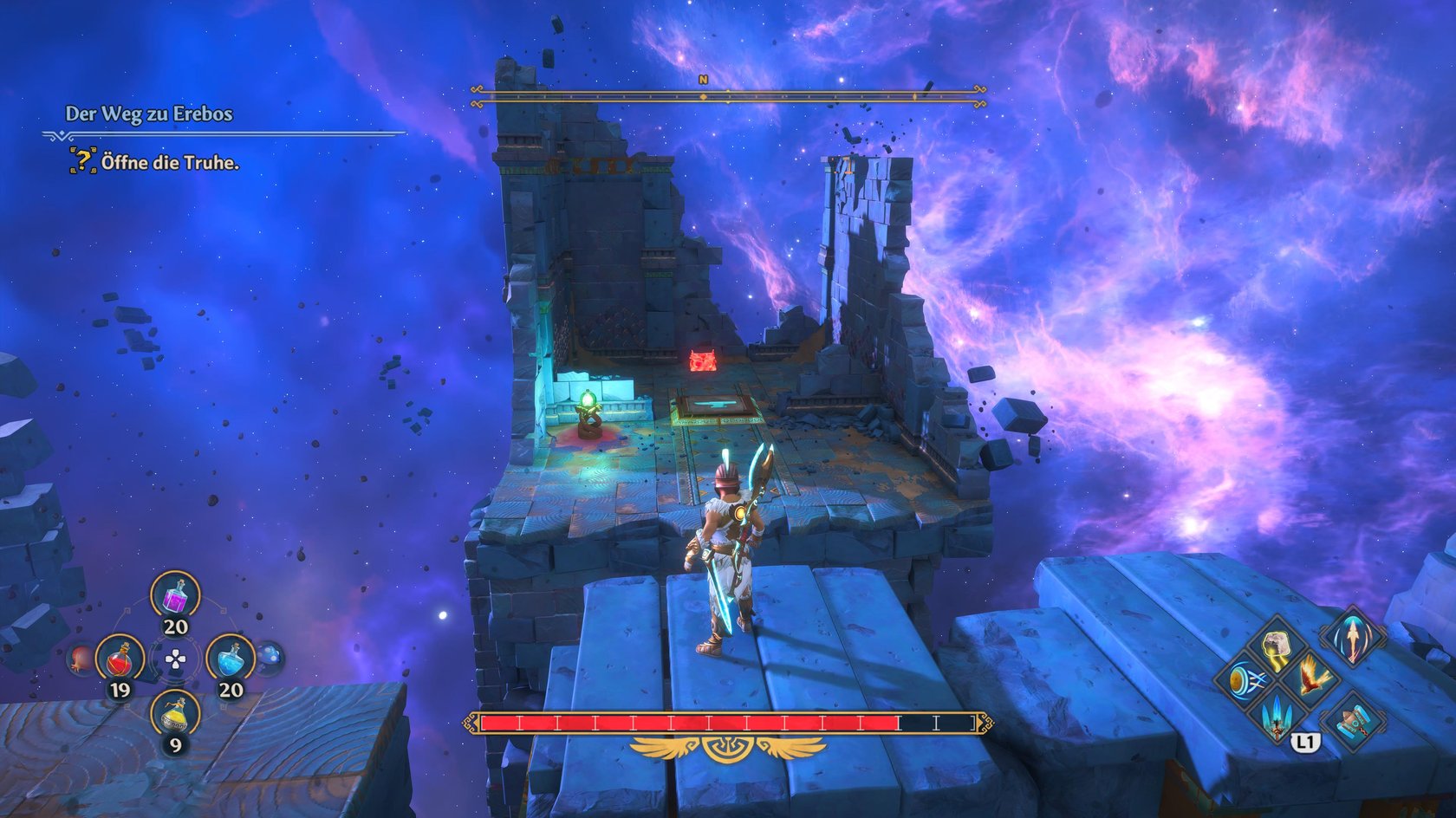1456x818 pixels.
Task: Click the blue mushroom item icon
Action: [x=270, y=657]
